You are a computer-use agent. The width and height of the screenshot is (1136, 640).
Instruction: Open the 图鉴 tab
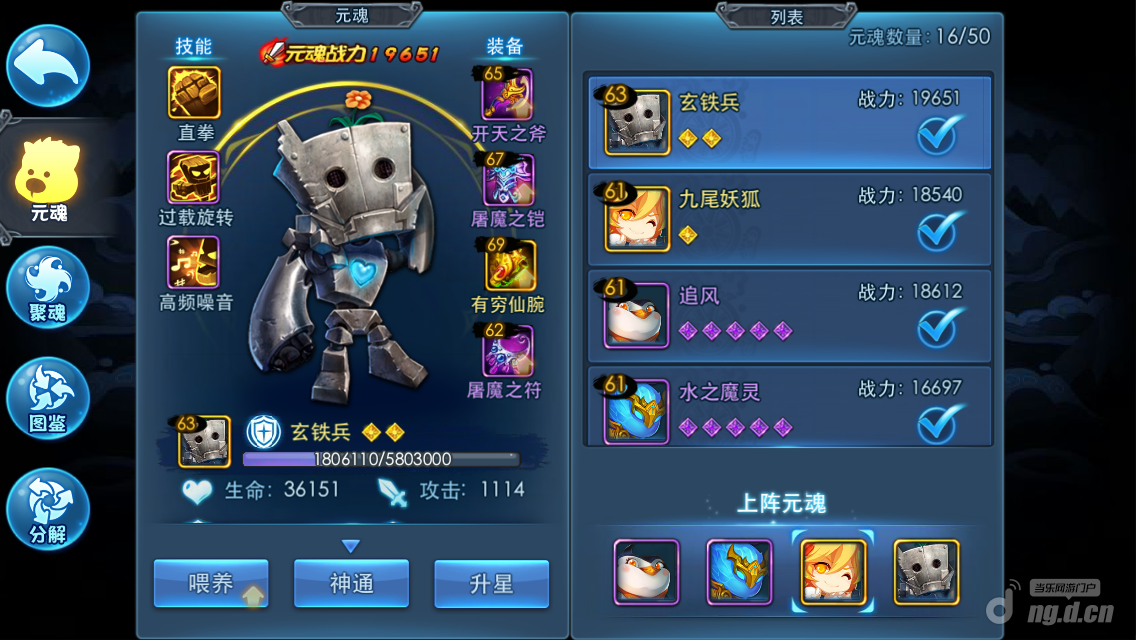pyautogui.click(x=48, y=398)
